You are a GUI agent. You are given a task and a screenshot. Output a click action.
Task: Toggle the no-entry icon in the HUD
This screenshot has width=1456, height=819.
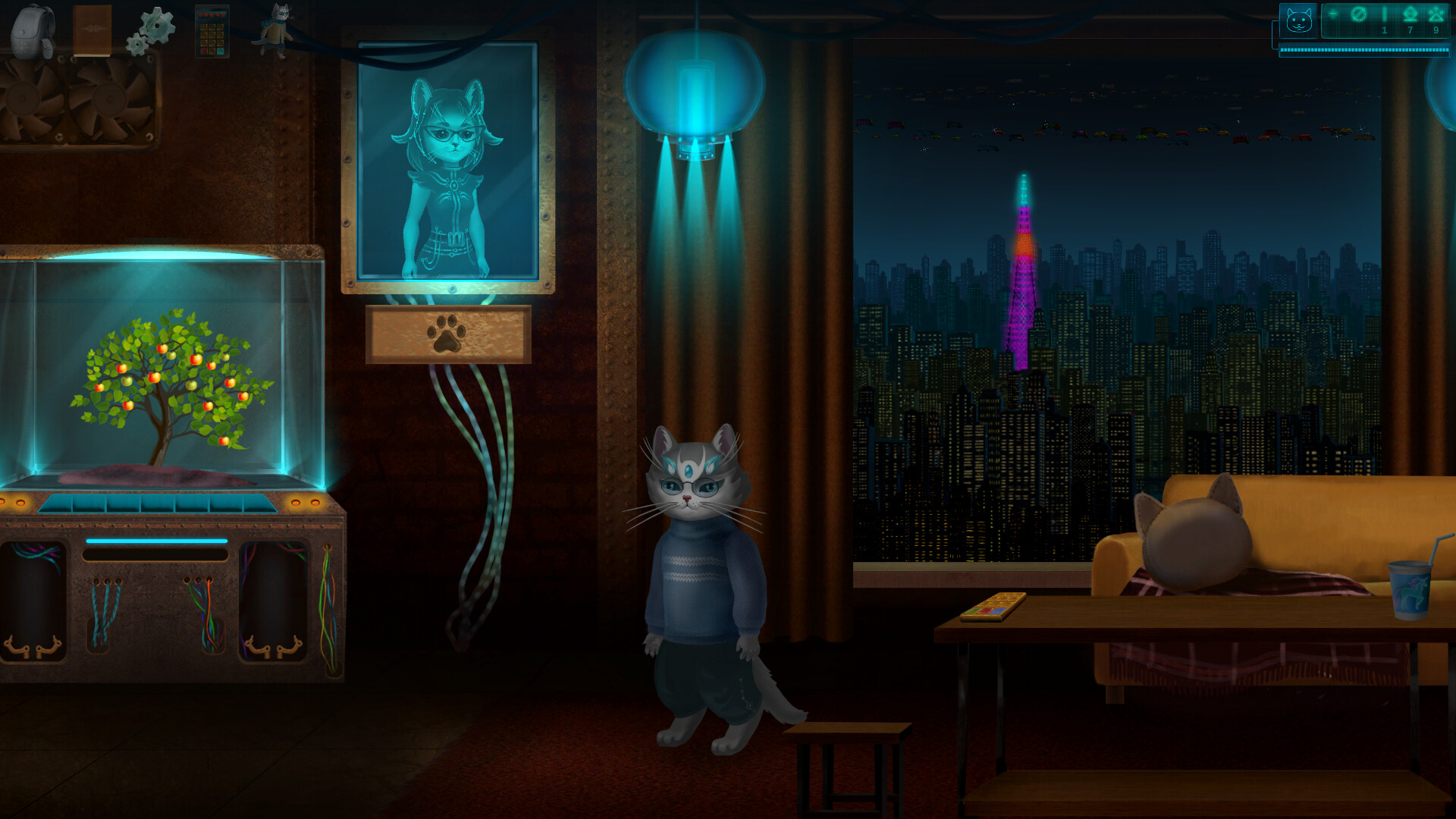pyautogui.click(x=1359, y=14)
